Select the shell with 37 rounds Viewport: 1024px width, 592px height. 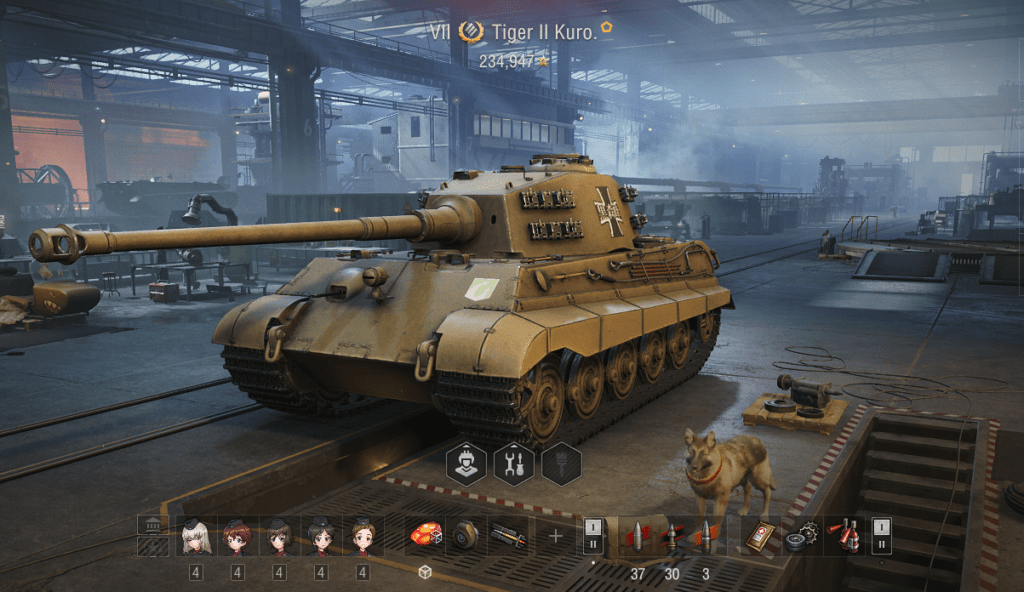[637, 536]
